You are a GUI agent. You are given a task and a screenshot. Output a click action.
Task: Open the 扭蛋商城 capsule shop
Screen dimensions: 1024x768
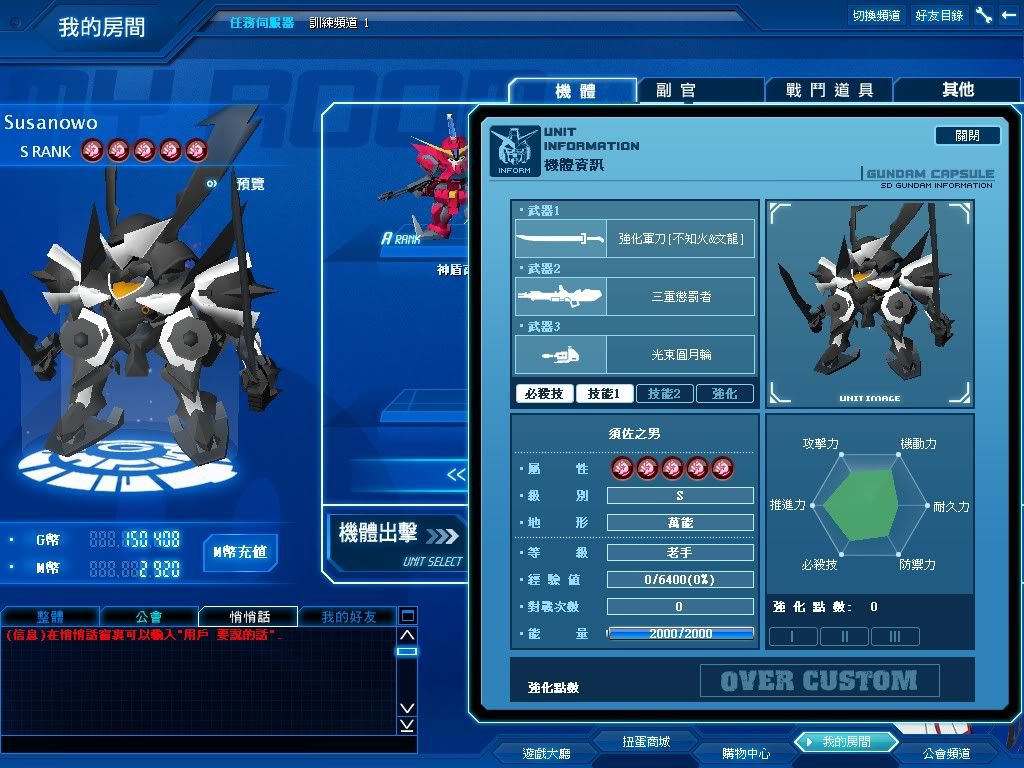point(645,741)
